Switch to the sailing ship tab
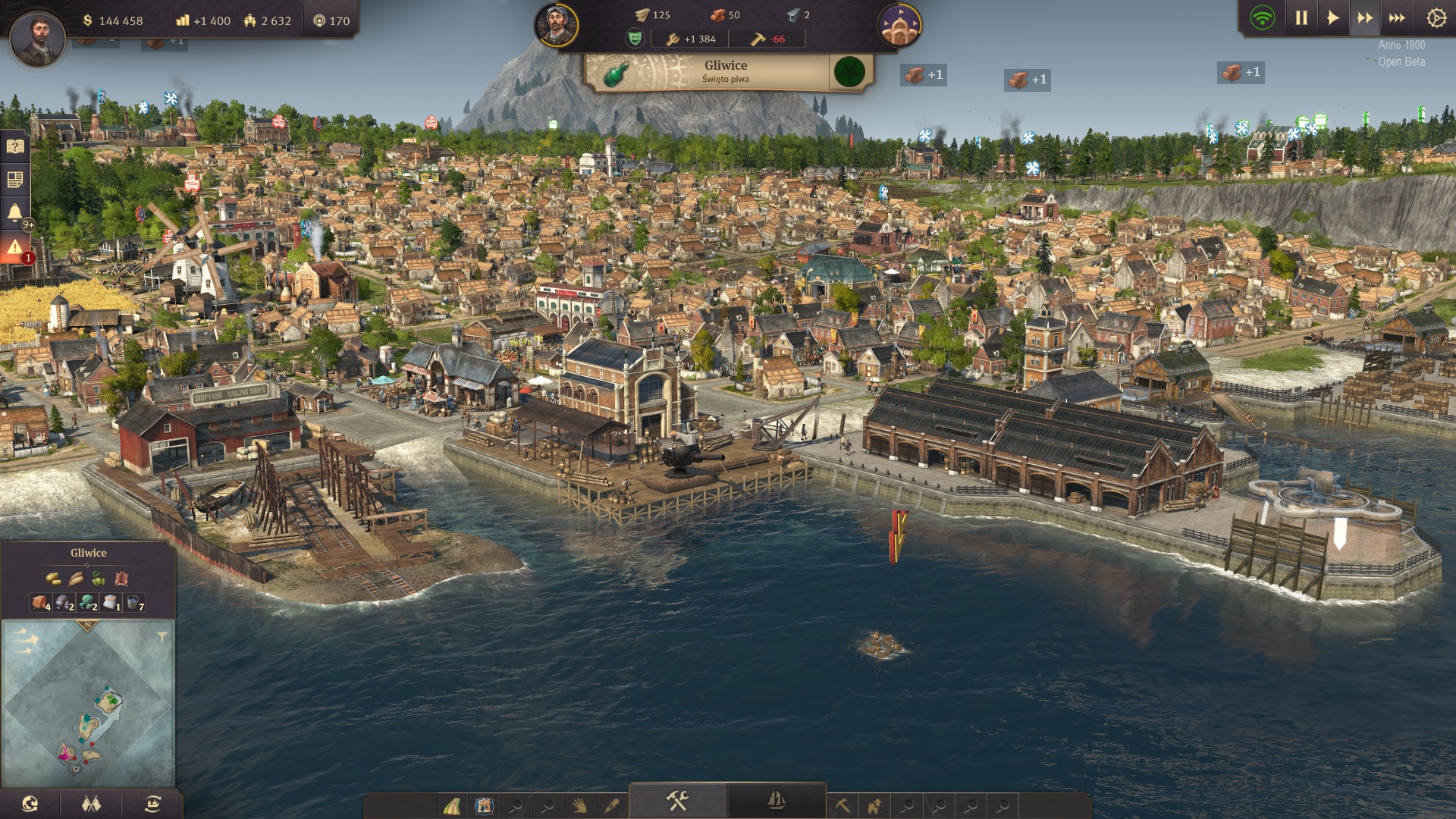 click(776, 801)
